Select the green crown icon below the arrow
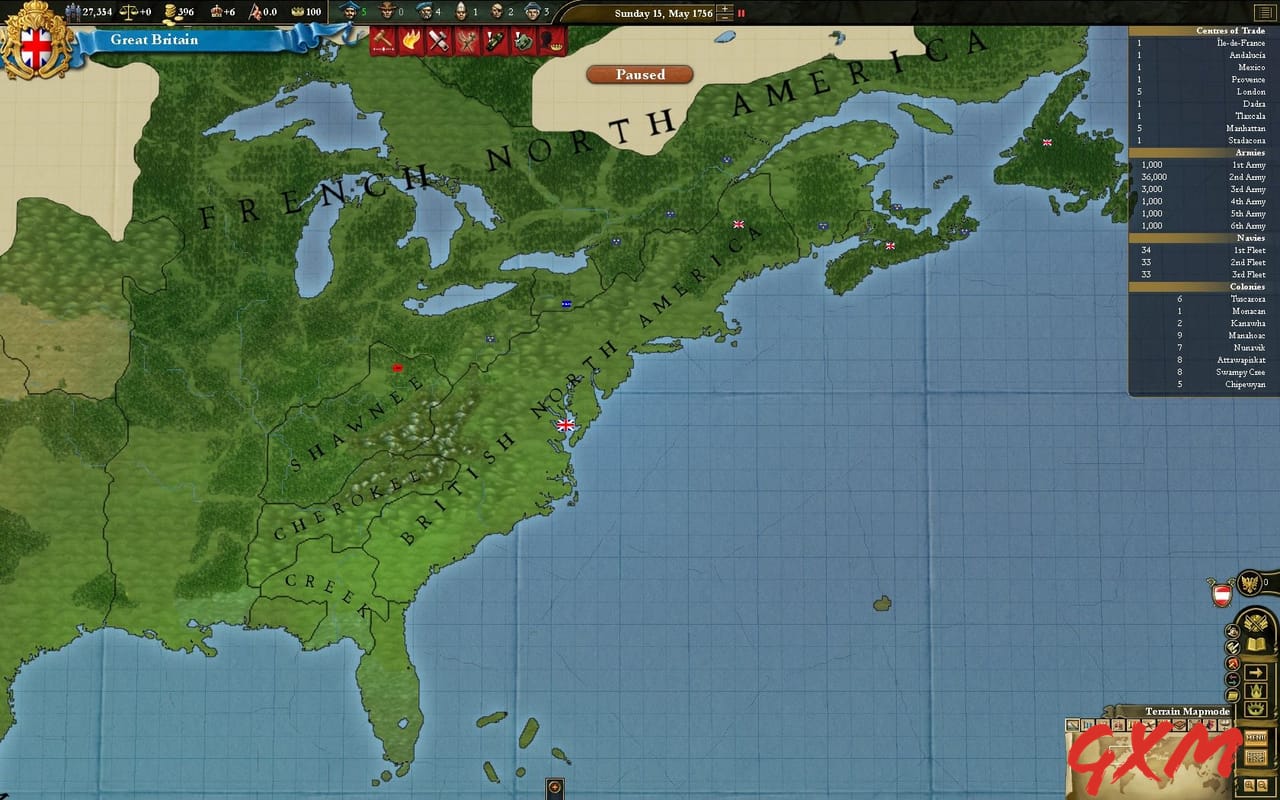The width and height of the screenshot is (1280, 800). (1255, 690)
